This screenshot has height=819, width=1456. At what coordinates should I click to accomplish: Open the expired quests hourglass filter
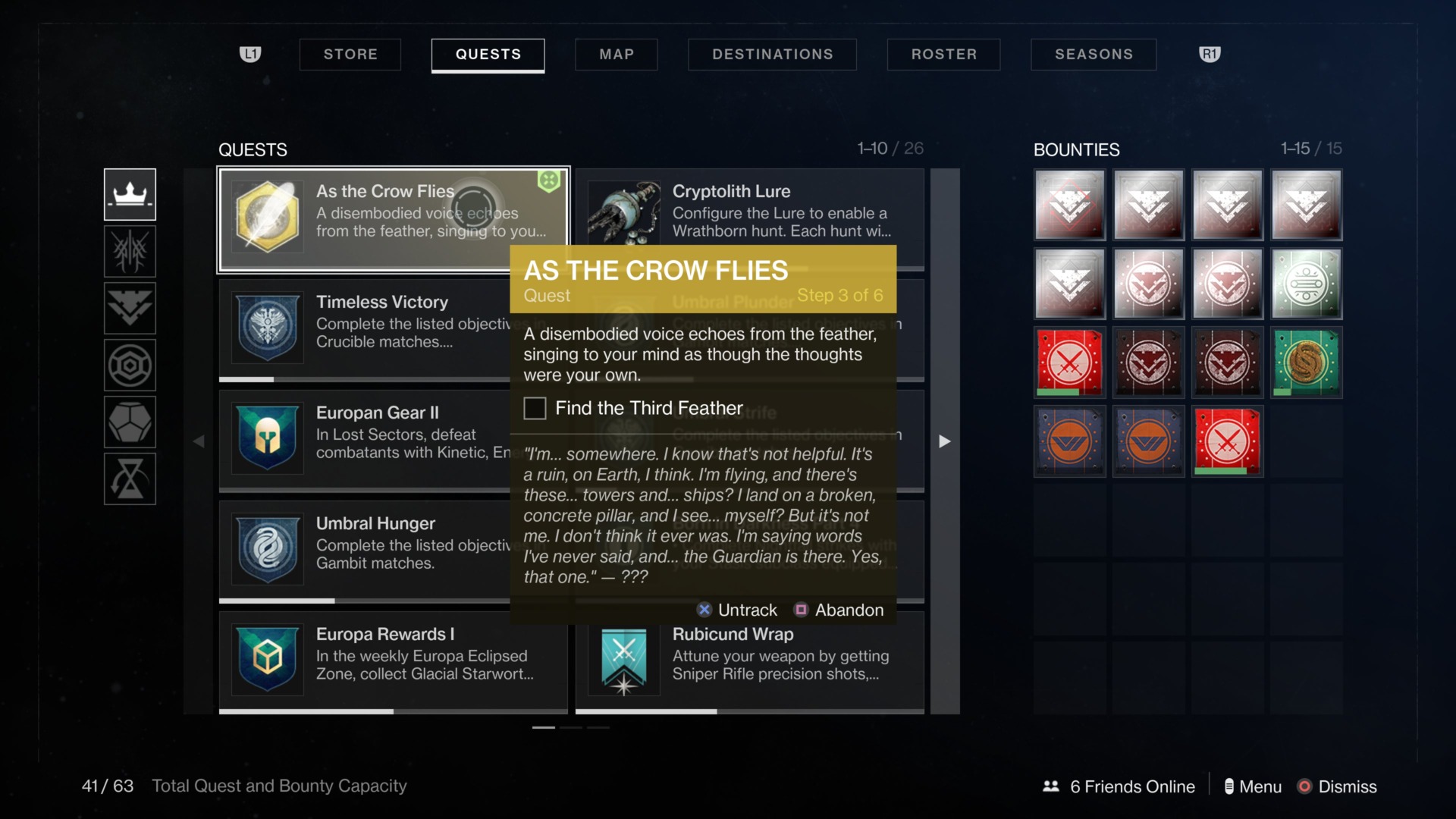[x=129, y=479]
